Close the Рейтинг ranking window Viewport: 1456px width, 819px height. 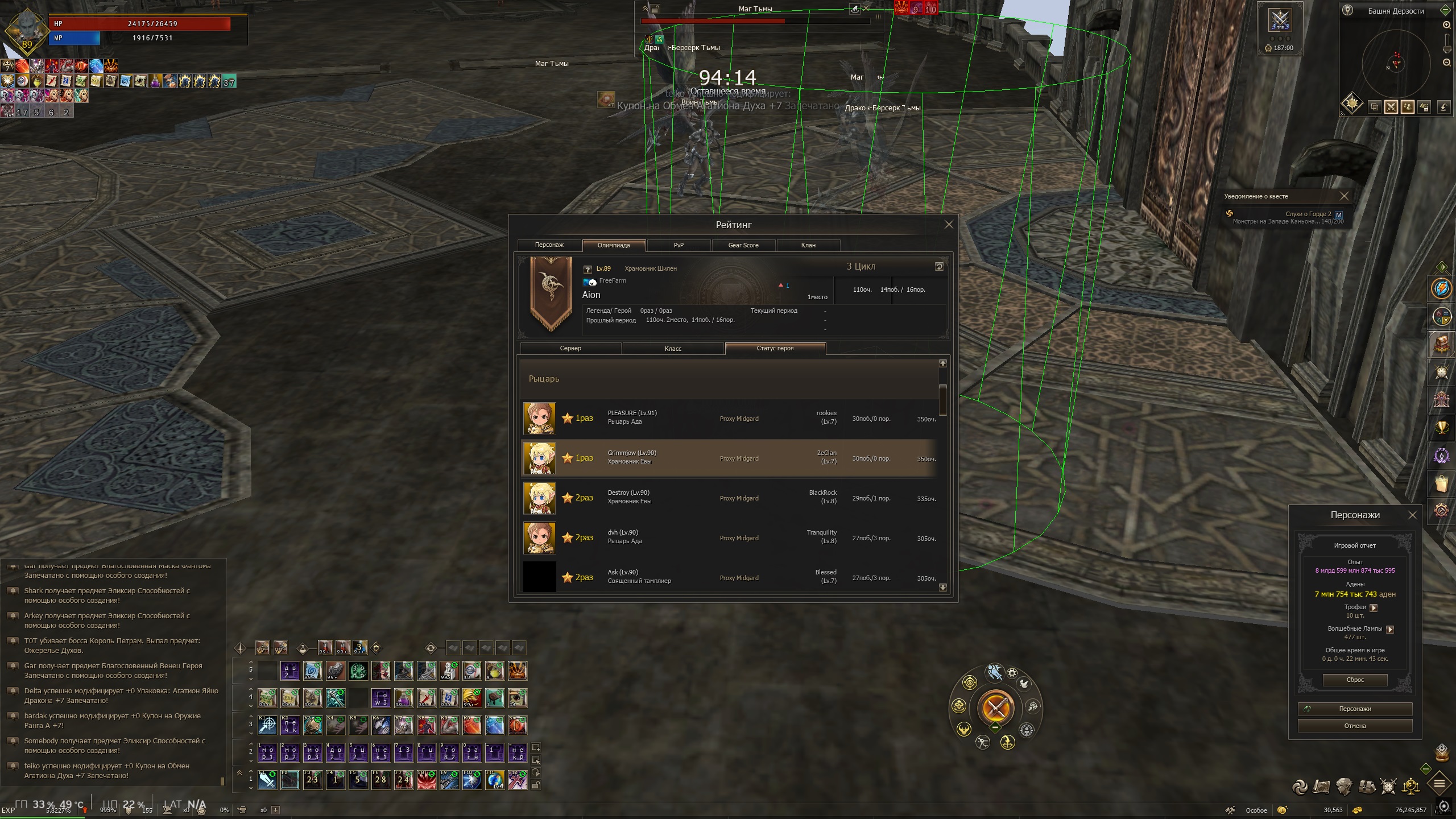[x=949, y=225]
